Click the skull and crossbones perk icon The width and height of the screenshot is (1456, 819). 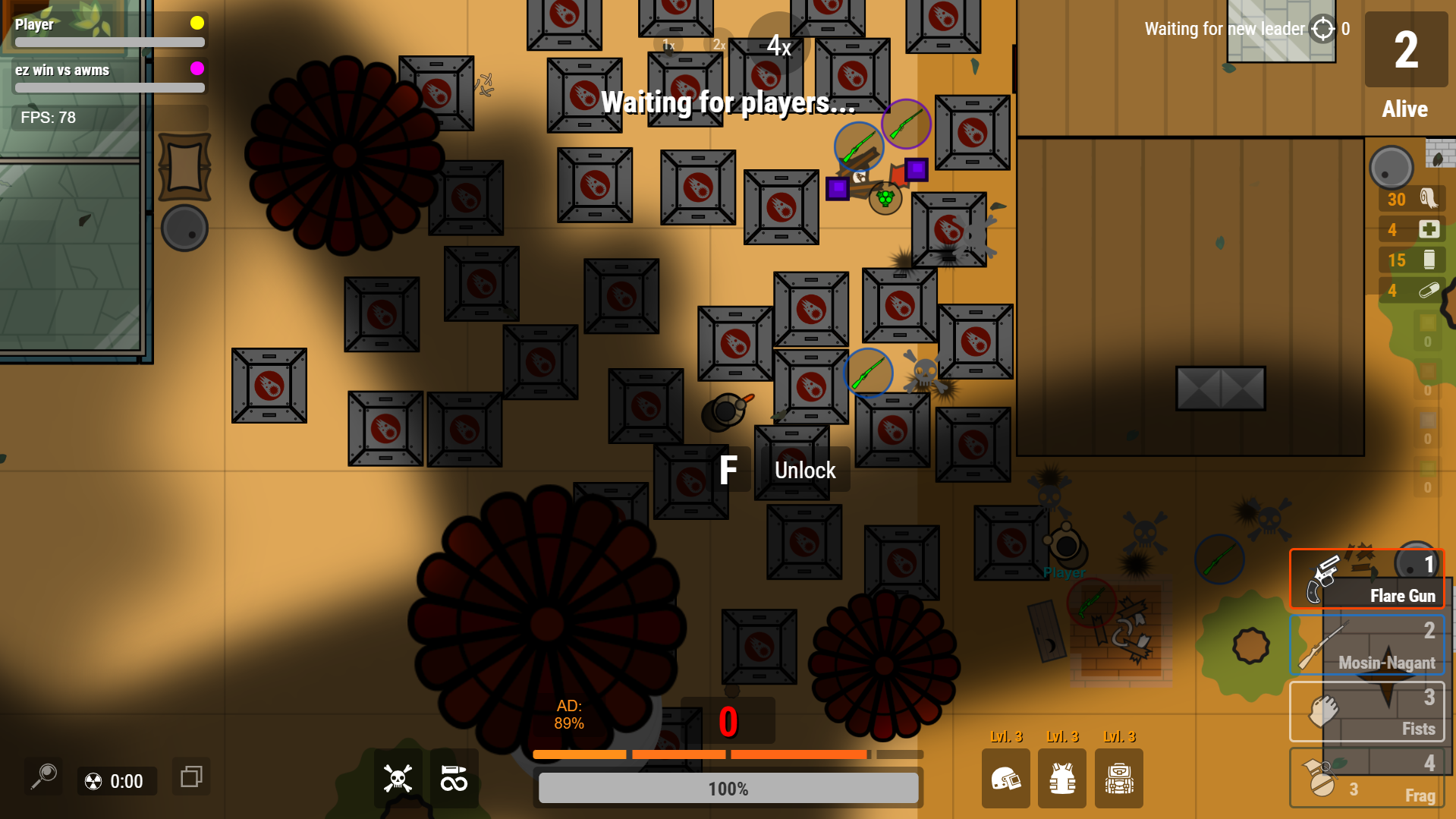pos(398,778)
